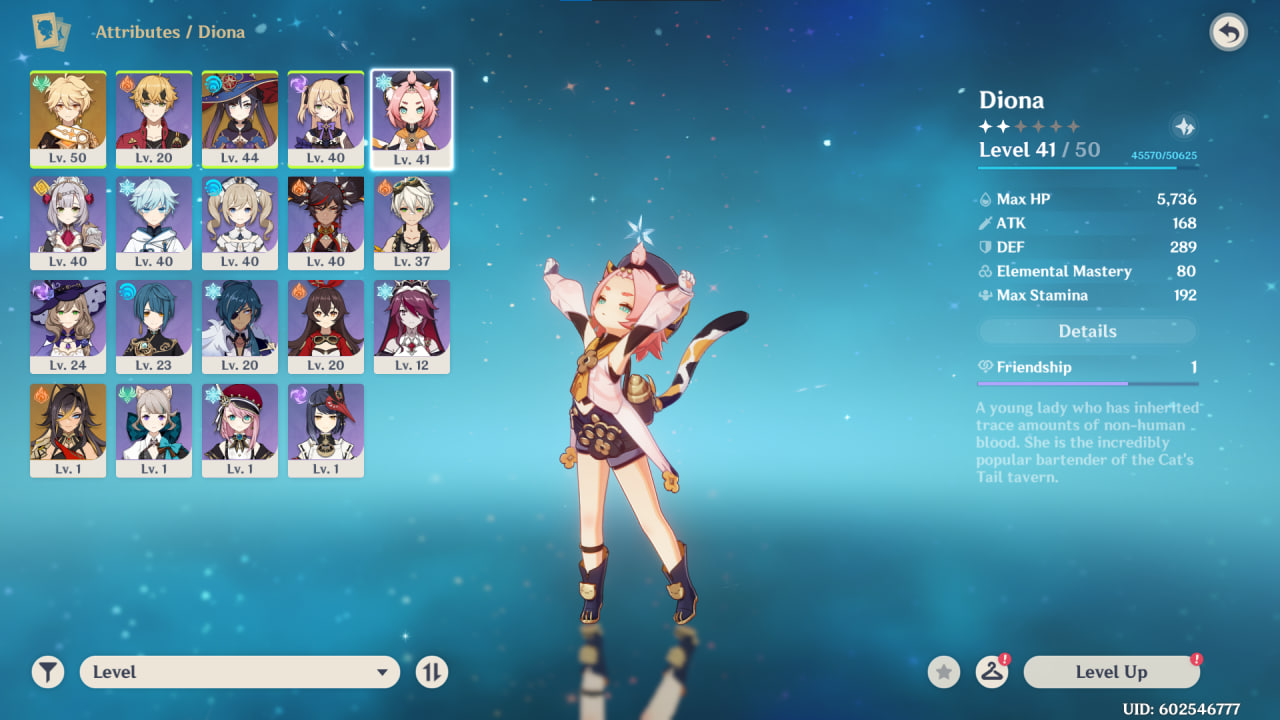Open Diona's attribute Details
1280x720 pixels.
click(1087, 331)
